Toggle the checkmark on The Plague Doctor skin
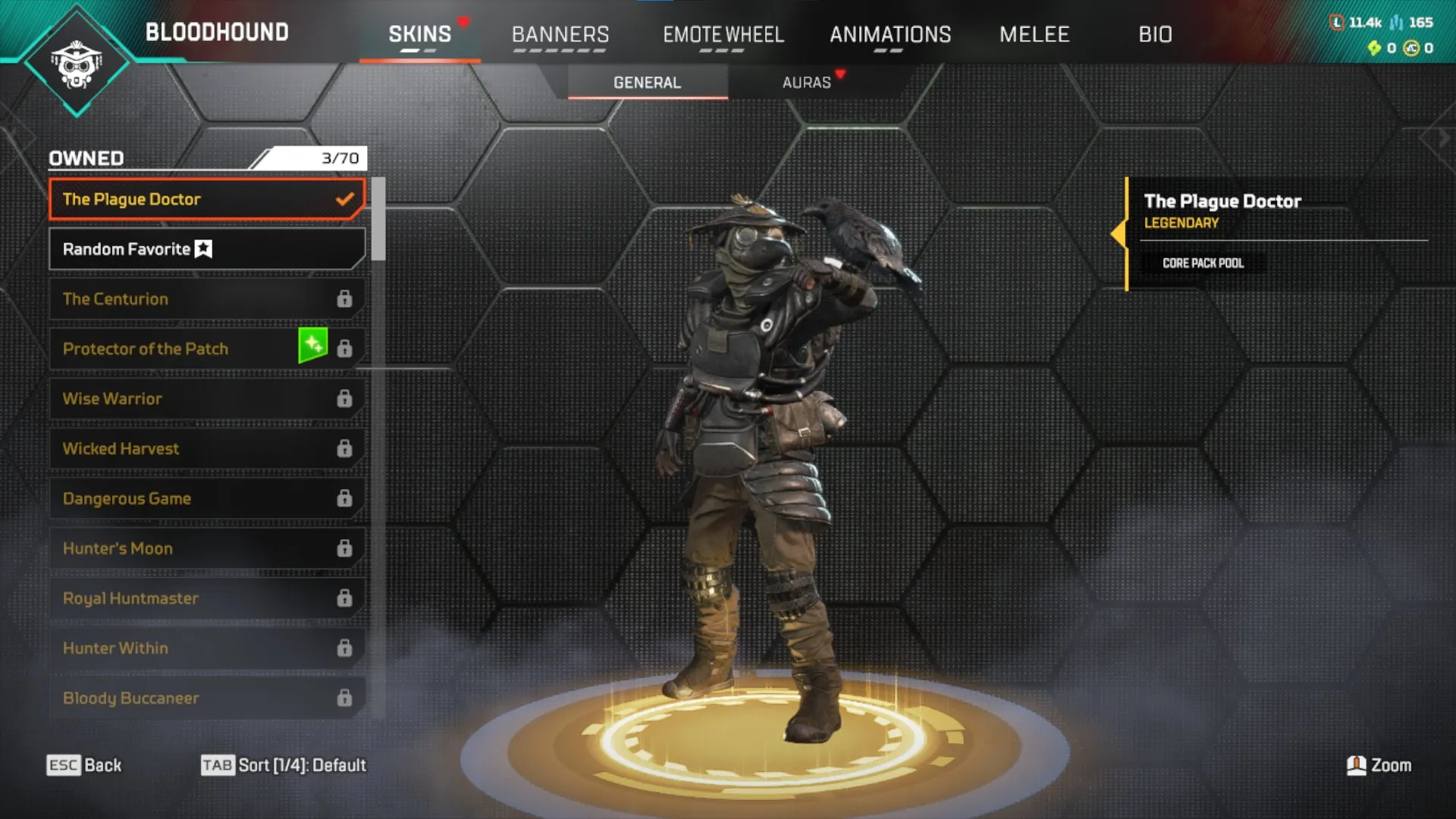The image size is (1456, 819). [x=345, y=199]
